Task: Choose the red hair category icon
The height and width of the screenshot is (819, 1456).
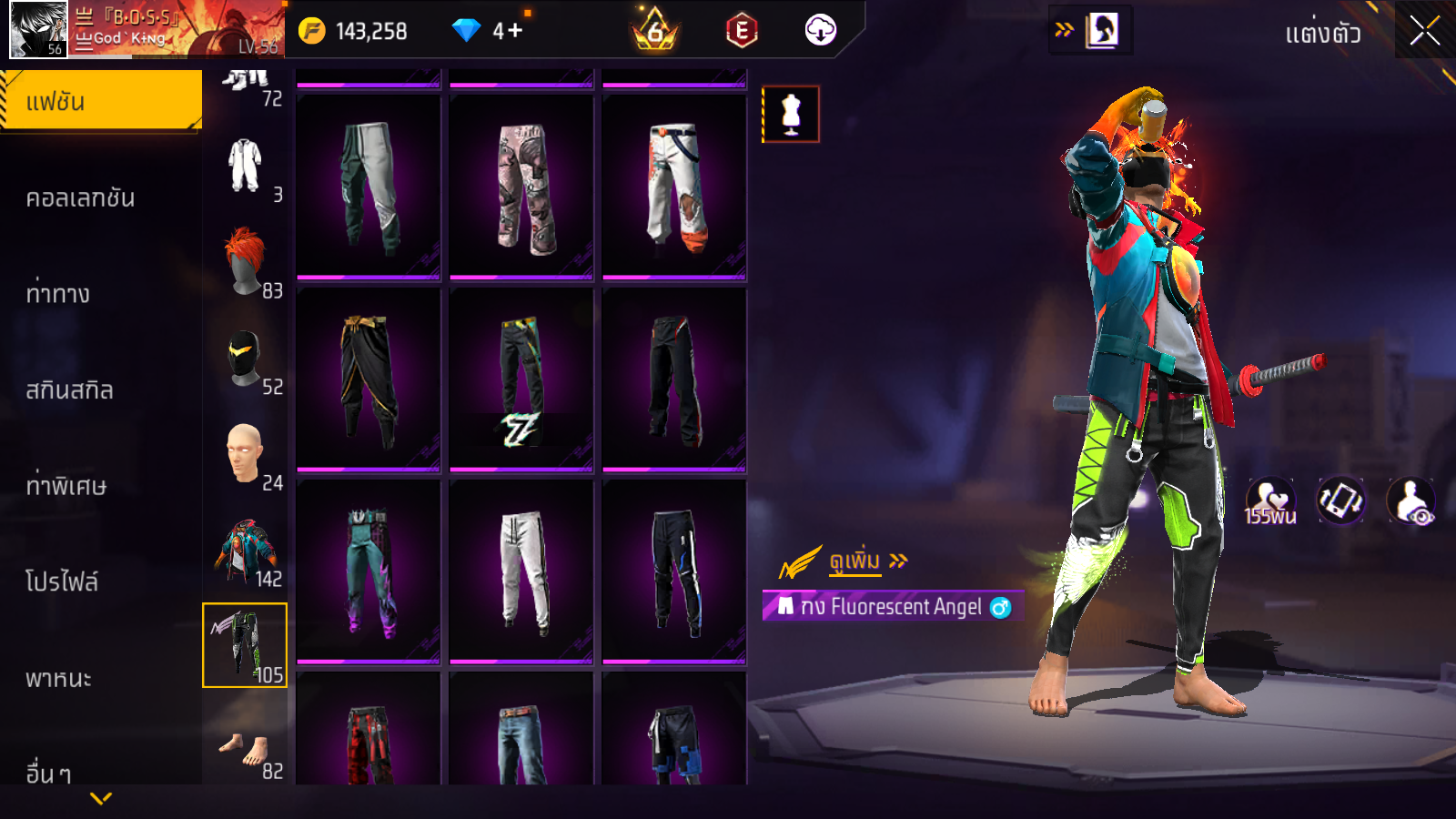Action: [x=245, y=262]
